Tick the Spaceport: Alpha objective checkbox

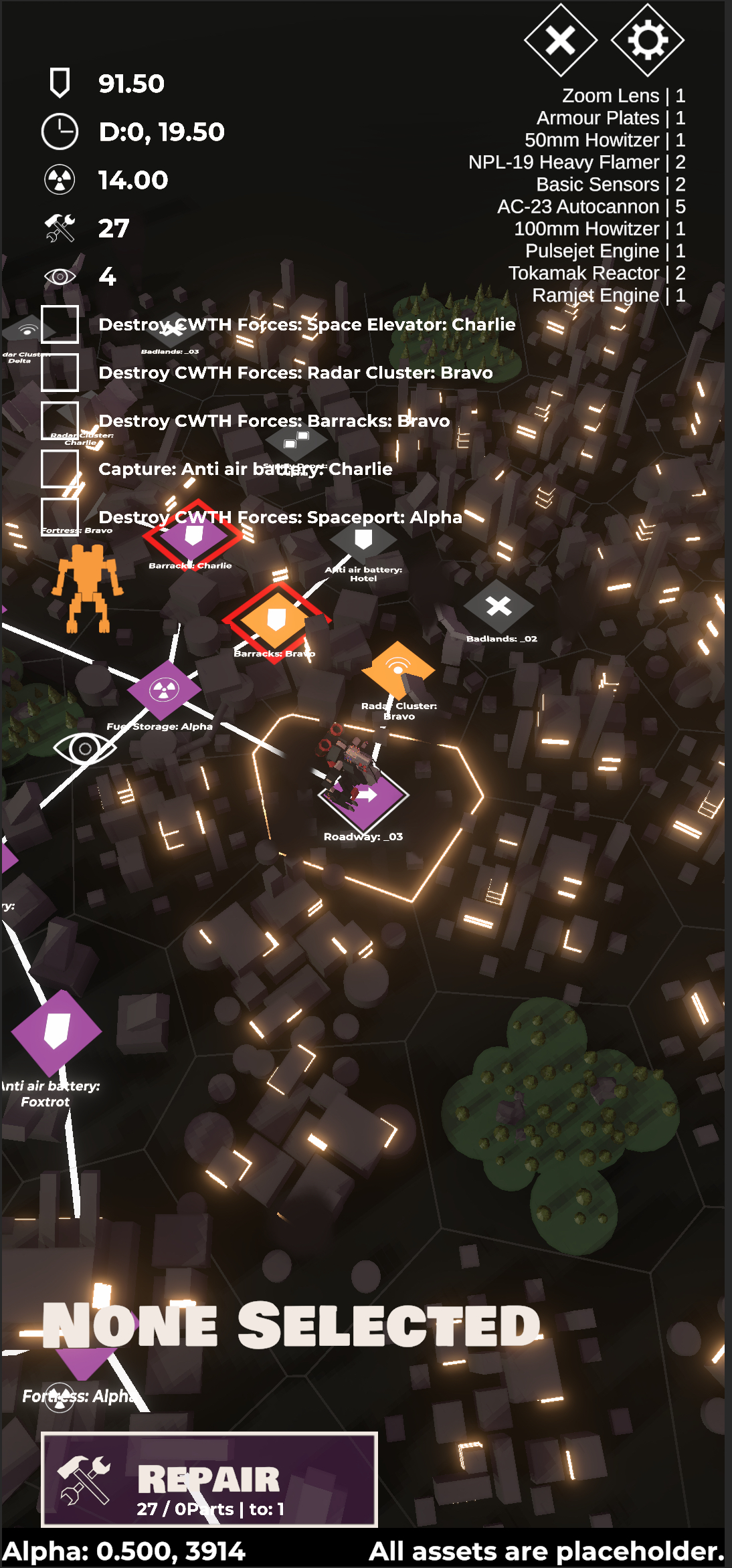pyautogui.click(x=60, y=517)
